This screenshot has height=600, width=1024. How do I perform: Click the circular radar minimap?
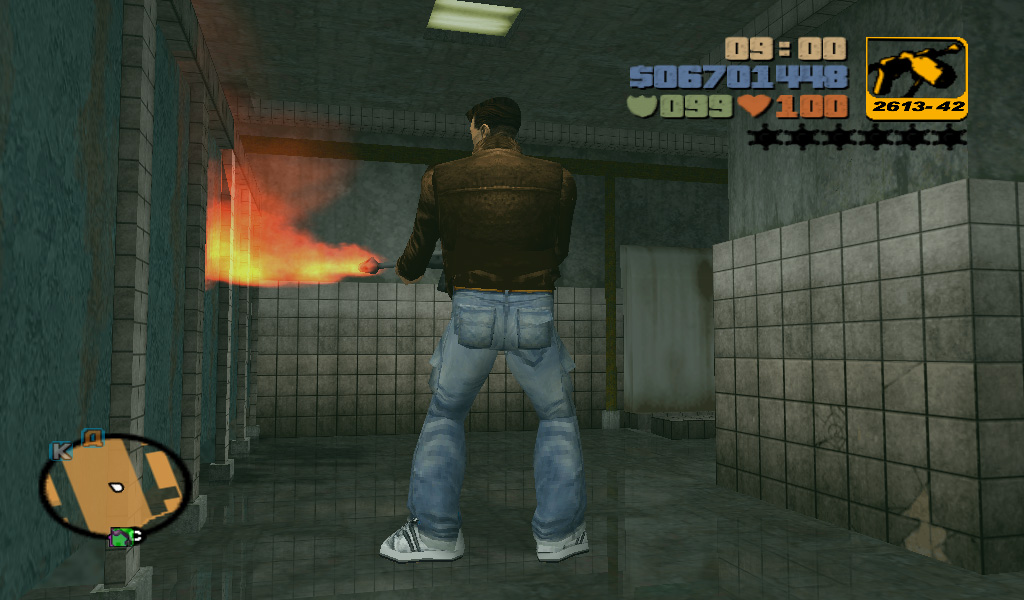pyautogui.click(x=114, y=485)
